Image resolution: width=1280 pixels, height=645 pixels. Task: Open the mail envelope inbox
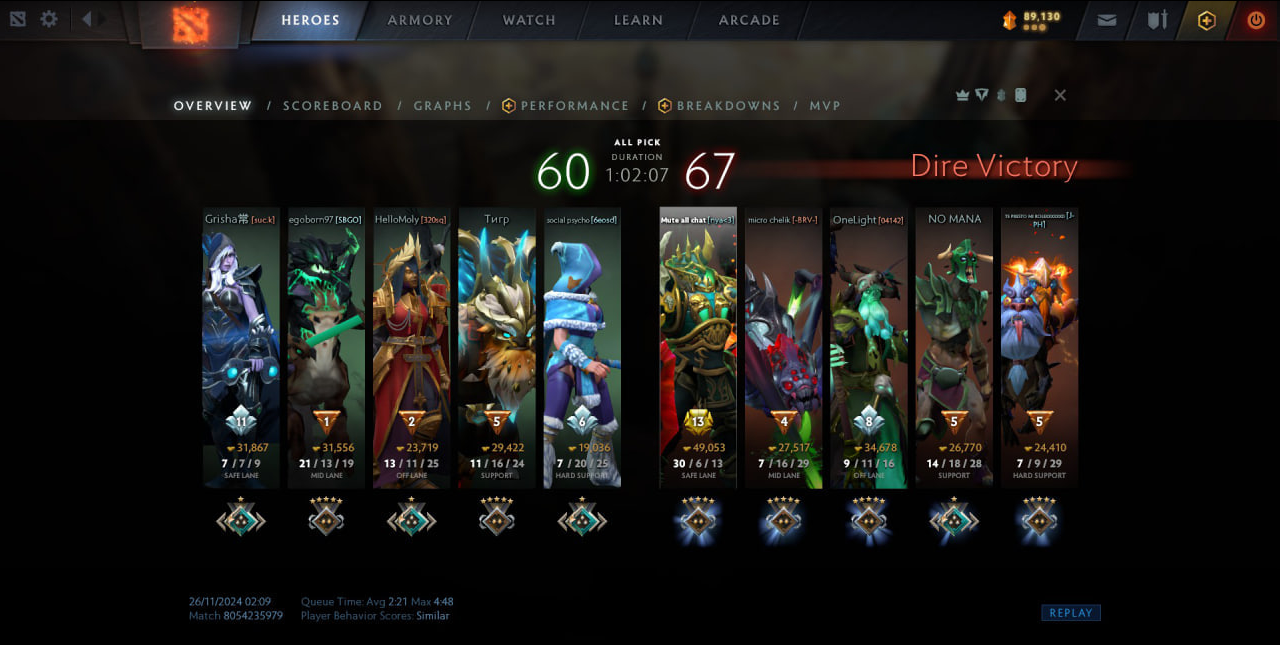[1107, 20]
